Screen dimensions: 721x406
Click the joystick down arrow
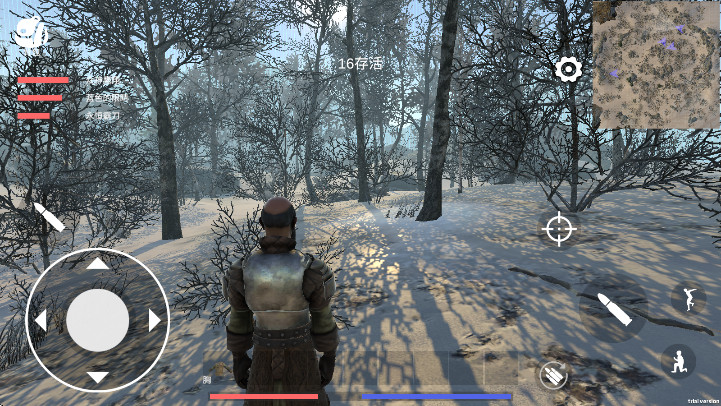[x=97, y=377]
